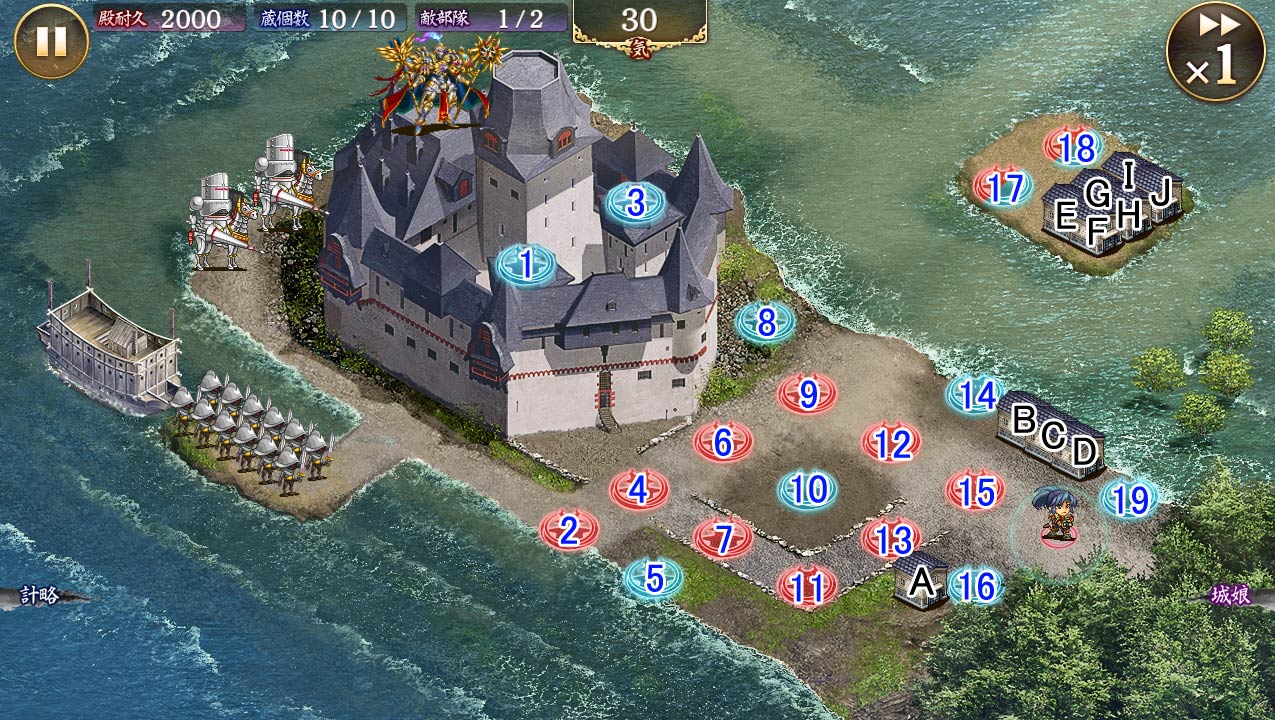Toggle the ×1 game speed button
The image size is (1275, 720).
coord(1215,51)
